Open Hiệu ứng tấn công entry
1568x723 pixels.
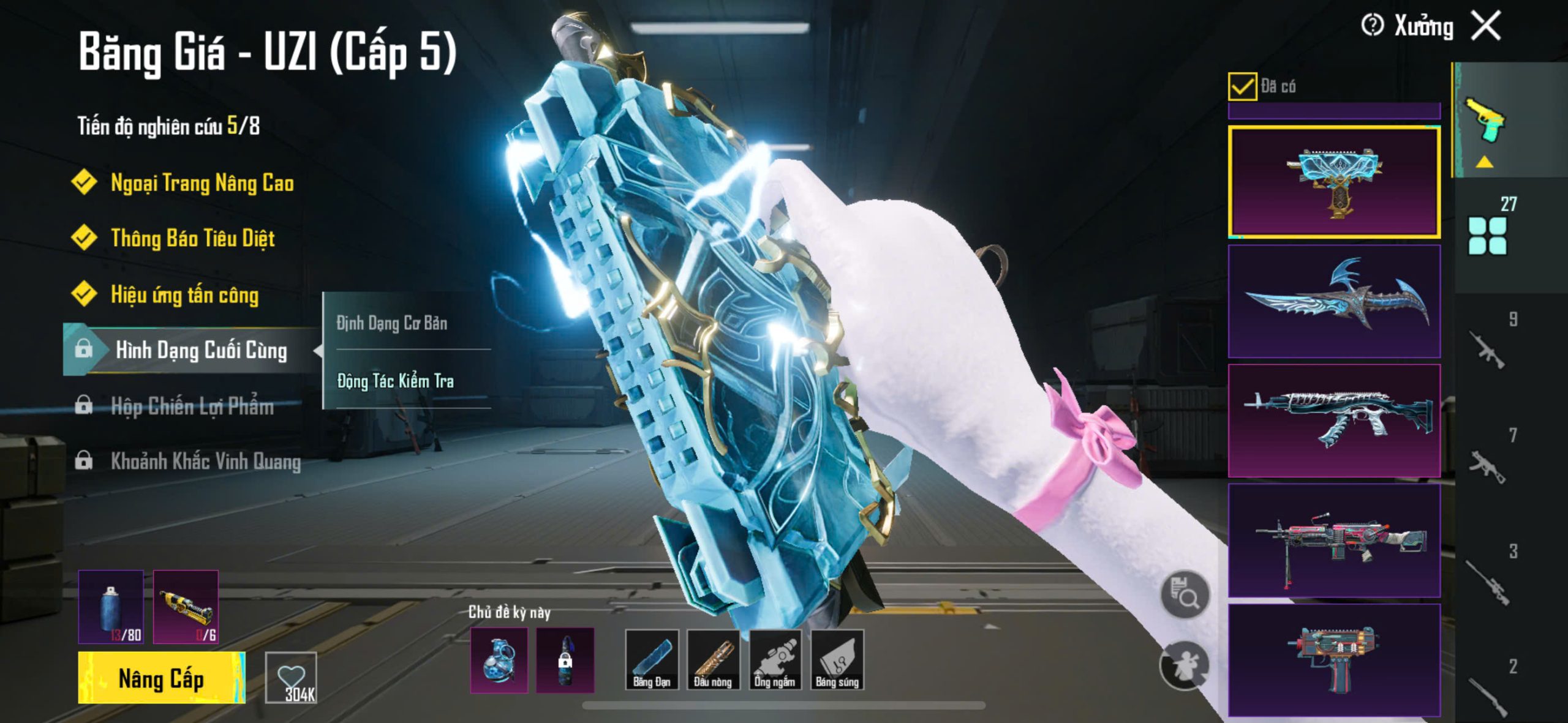[184, 294]
